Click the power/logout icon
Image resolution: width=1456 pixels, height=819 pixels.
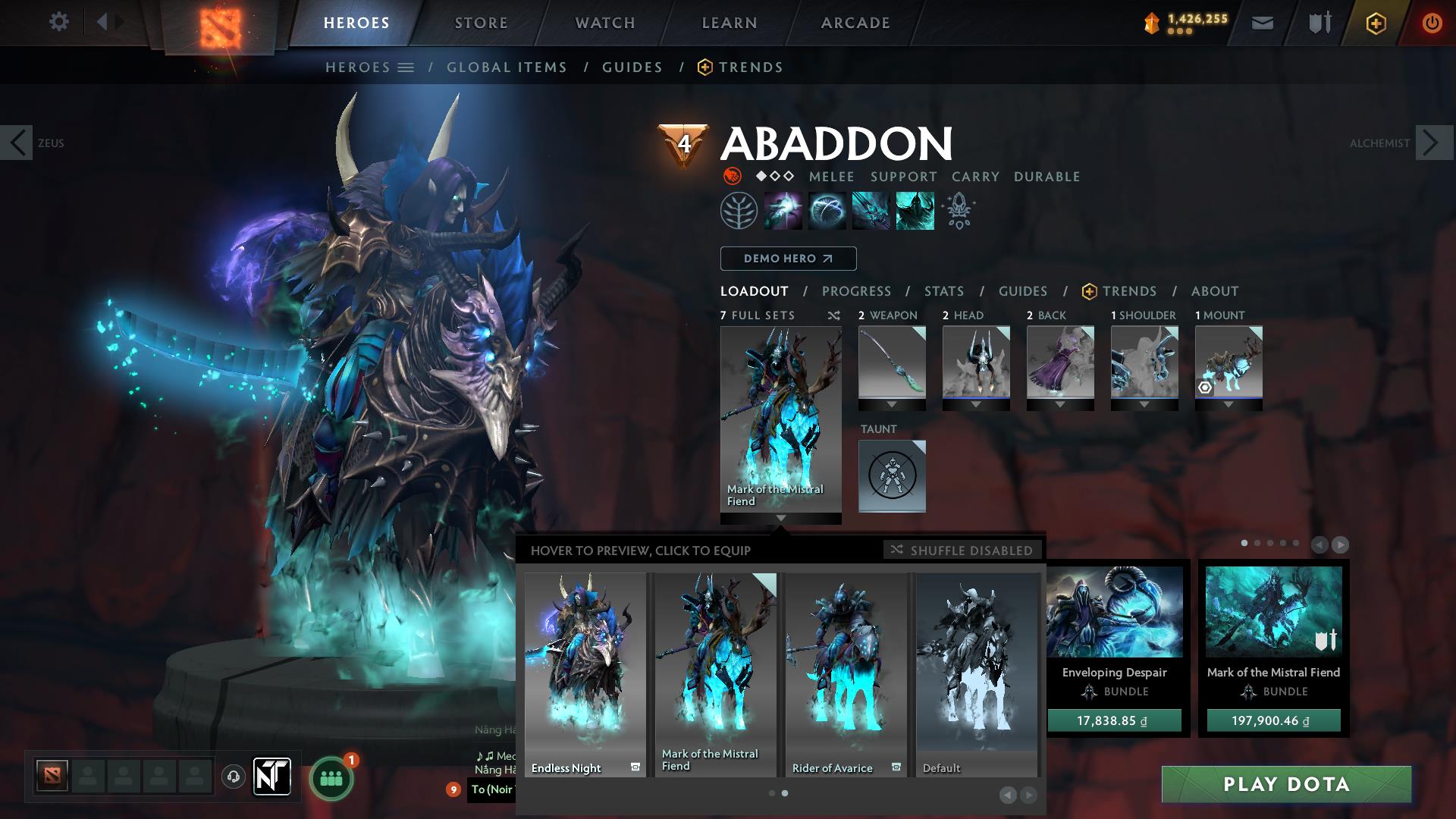[x=1432, y=22]
